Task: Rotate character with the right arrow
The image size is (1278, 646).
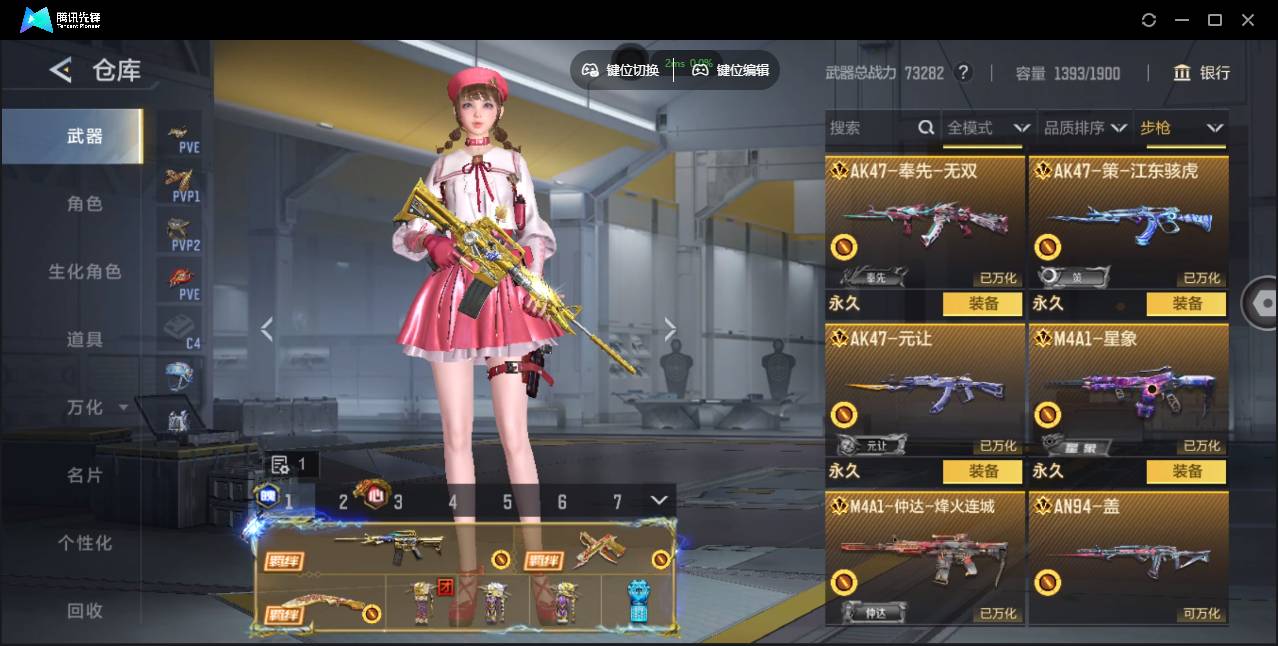Action: click(x=670, y=329)
